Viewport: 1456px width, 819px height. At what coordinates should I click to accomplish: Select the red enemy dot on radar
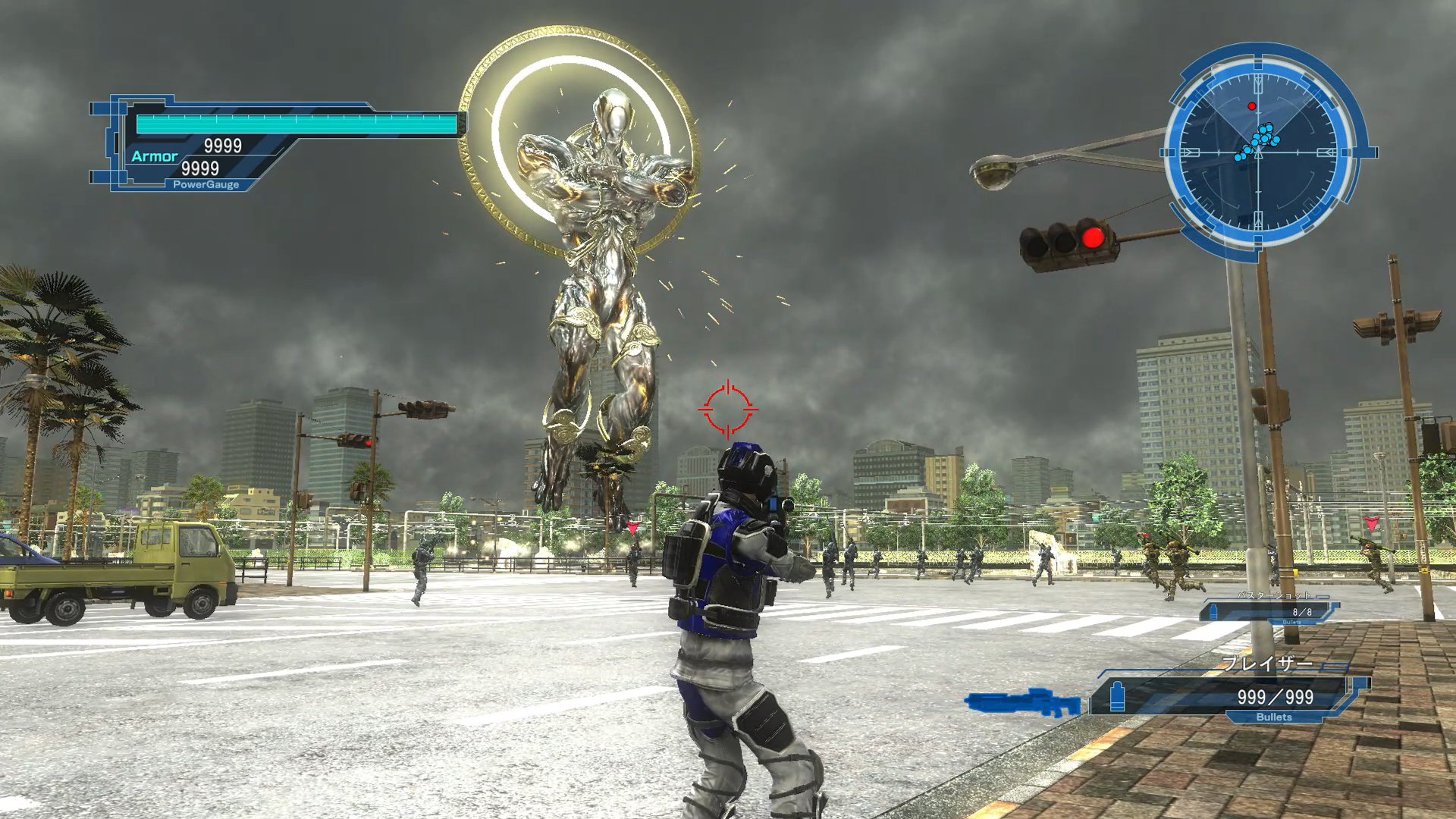1252,106
